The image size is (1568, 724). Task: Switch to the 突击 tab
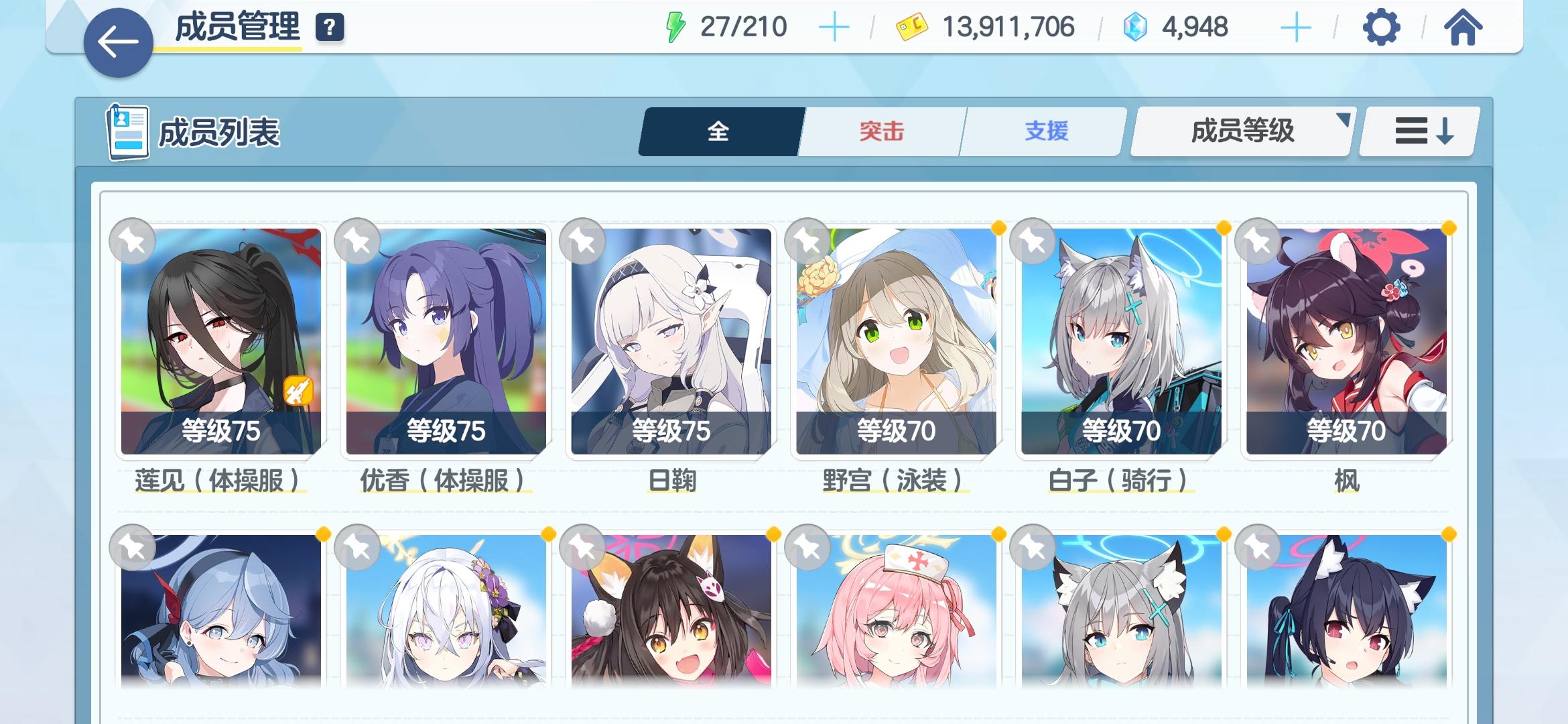[x=881, y=131]
